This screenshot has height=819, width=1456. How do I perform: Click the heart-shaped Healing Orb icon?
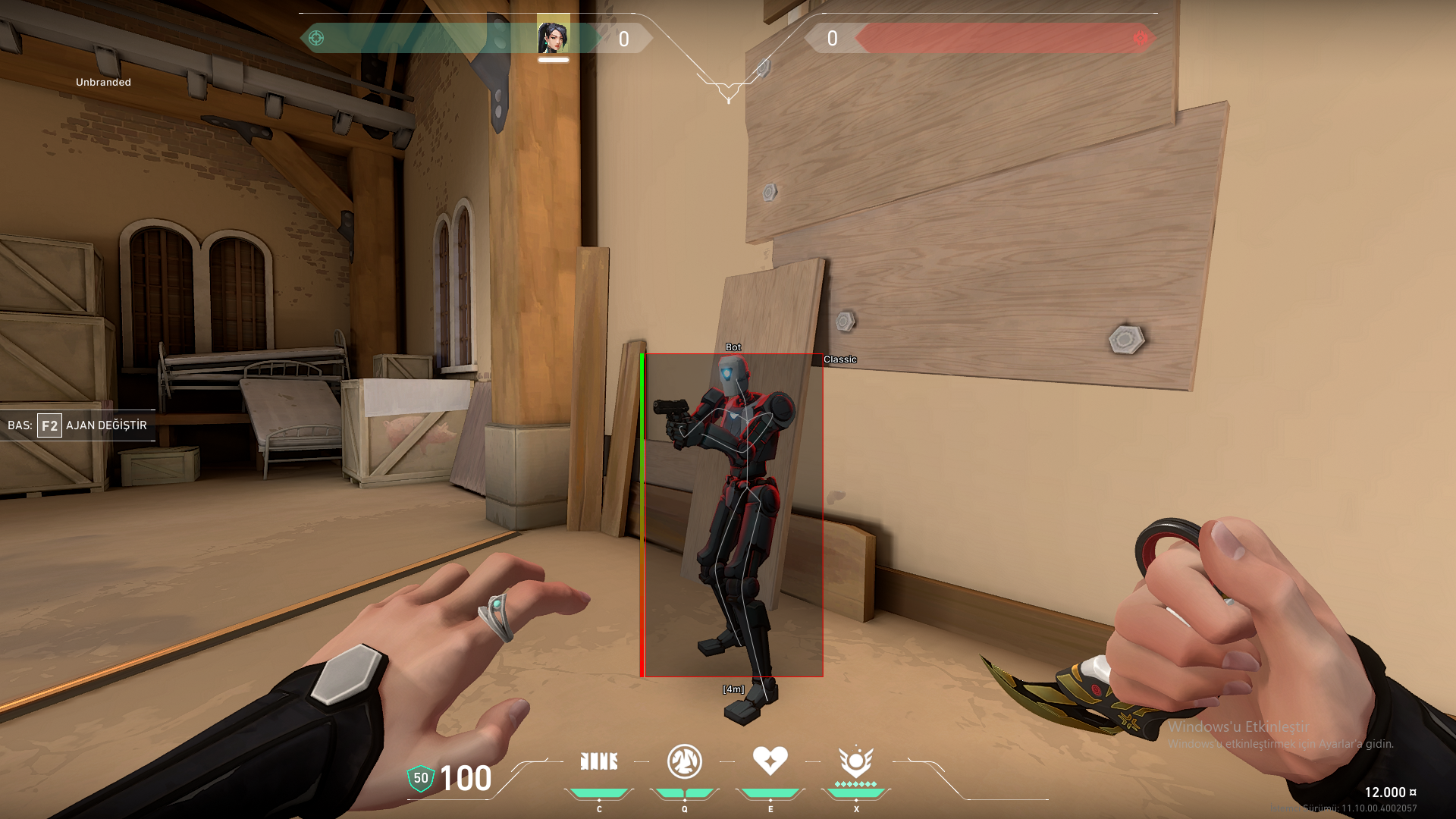point(770,761)
